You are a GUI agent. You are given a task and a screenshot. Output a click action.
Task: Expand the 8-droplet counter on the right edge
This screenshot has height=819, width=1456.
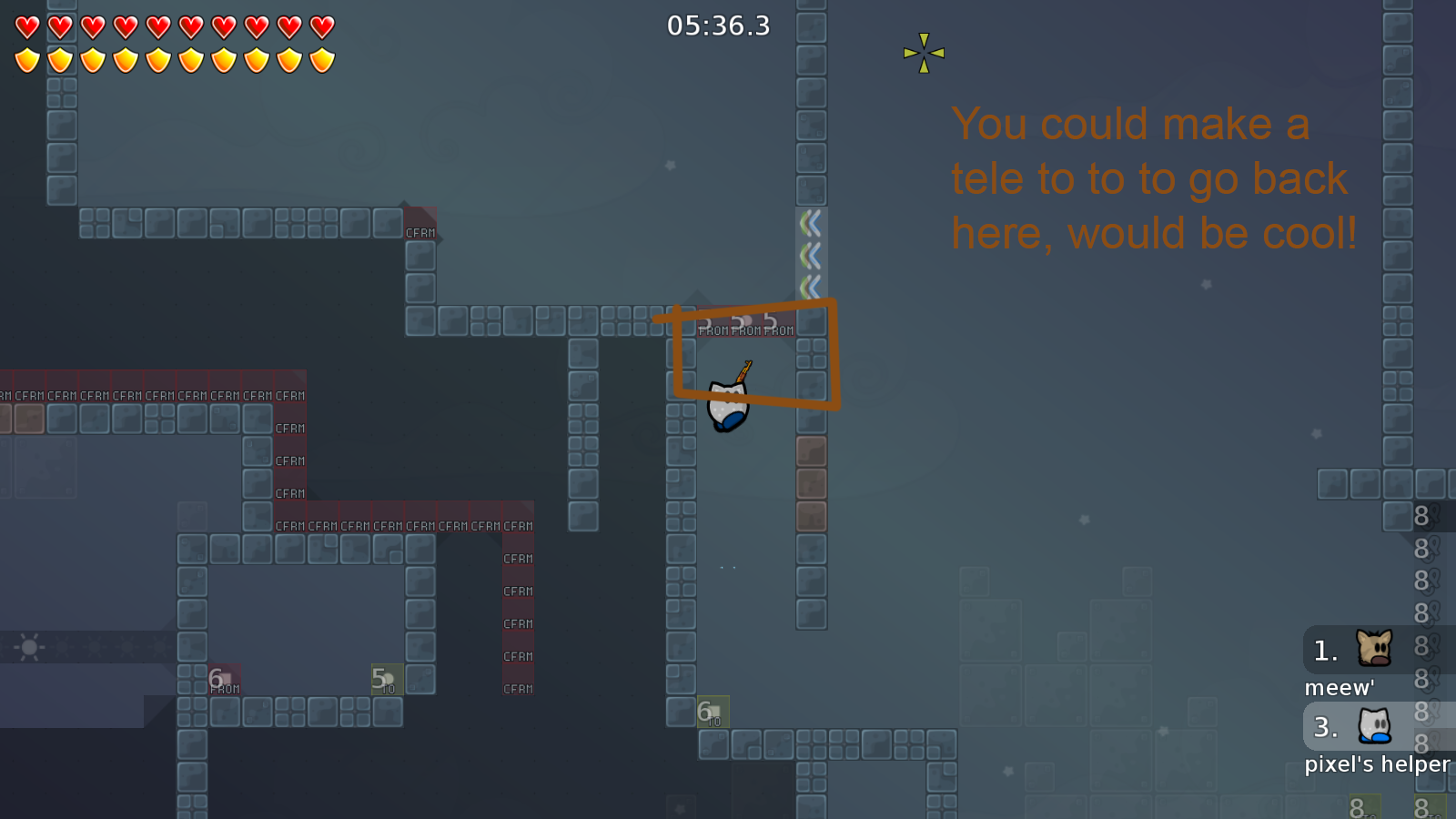(x=1421, y=516)
